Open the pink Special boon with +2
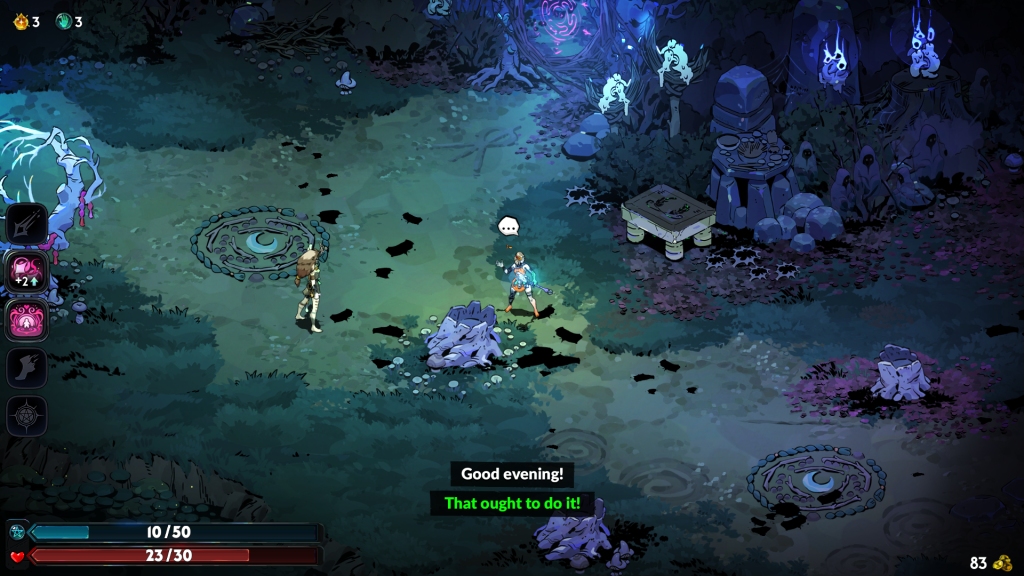This screenshot has height=576, width=1024. [x=27, y=271]
